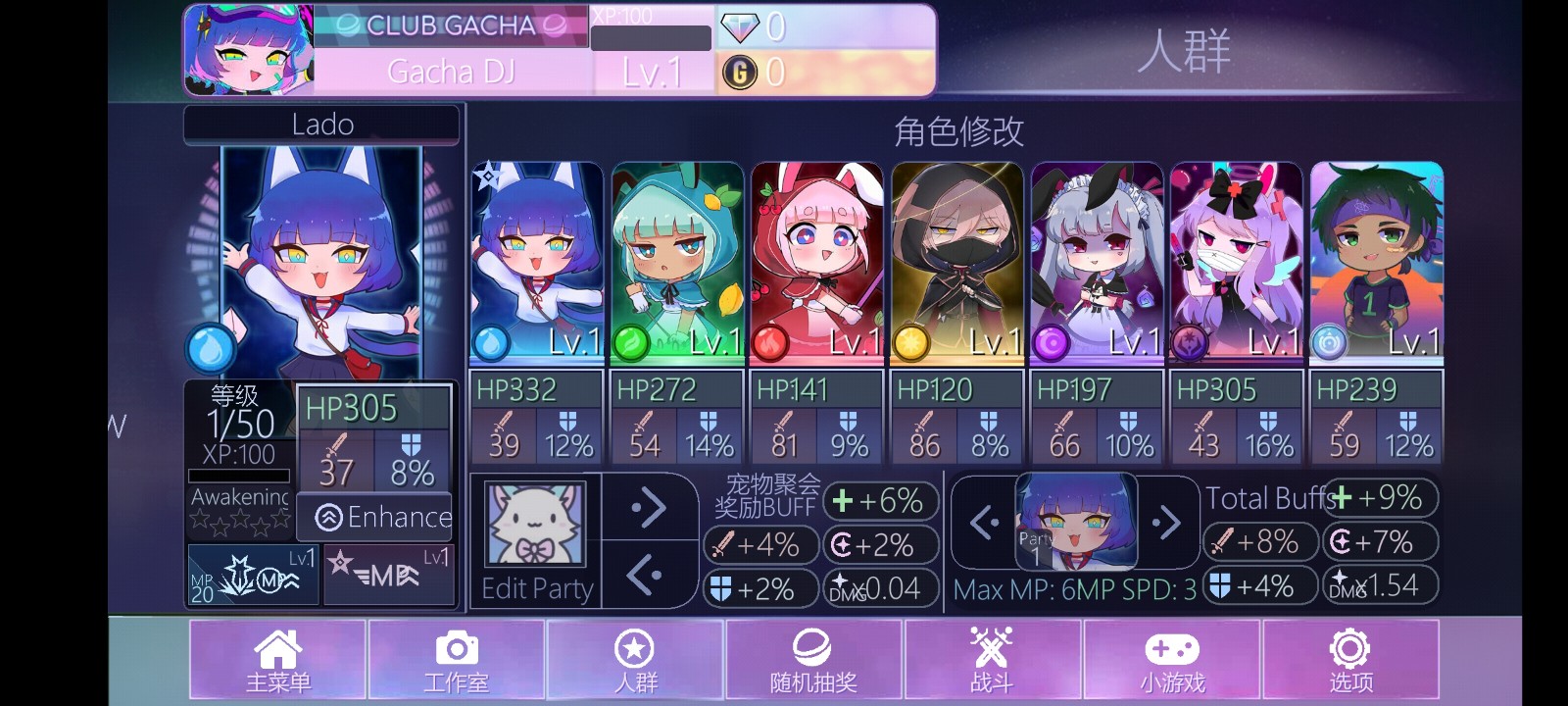This screenshot has width=1568, height=706.
Task: Select the second Lv.1 skill slot
Action: (388, 574)
